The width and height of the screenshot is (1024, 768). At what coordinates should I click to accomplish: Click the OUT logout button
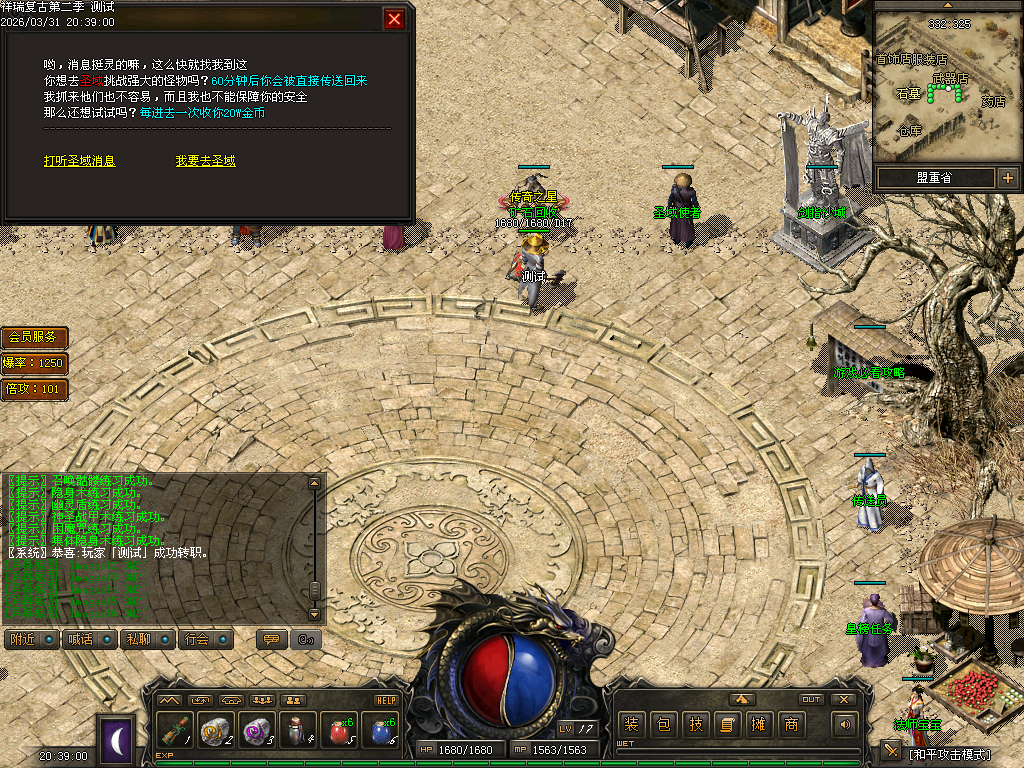click(811, 700)
